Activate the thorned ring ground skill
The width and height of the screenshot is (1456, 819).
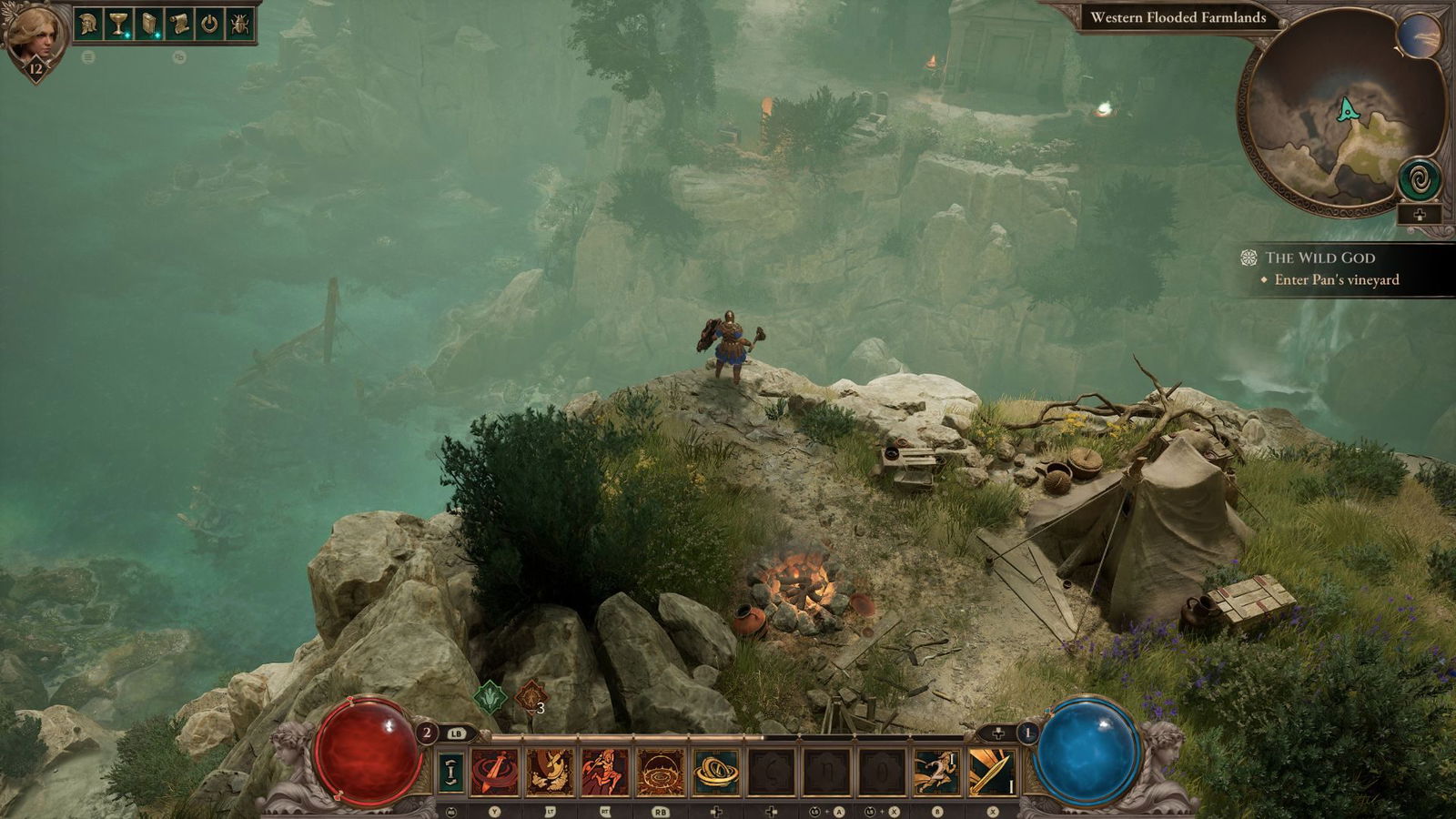pos(661,772)
